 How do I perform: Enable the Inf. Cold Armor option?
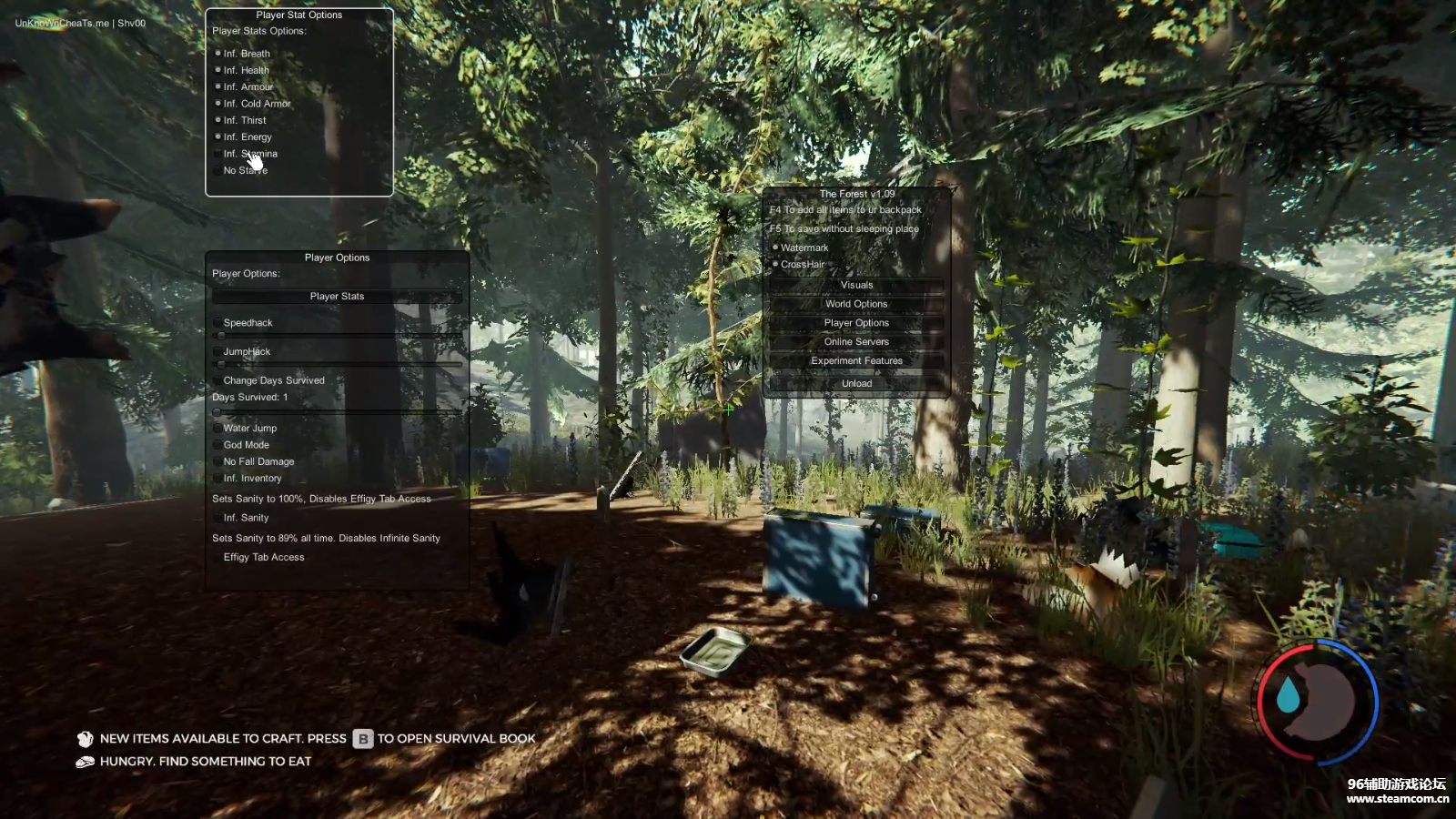(x=218, y=104)
